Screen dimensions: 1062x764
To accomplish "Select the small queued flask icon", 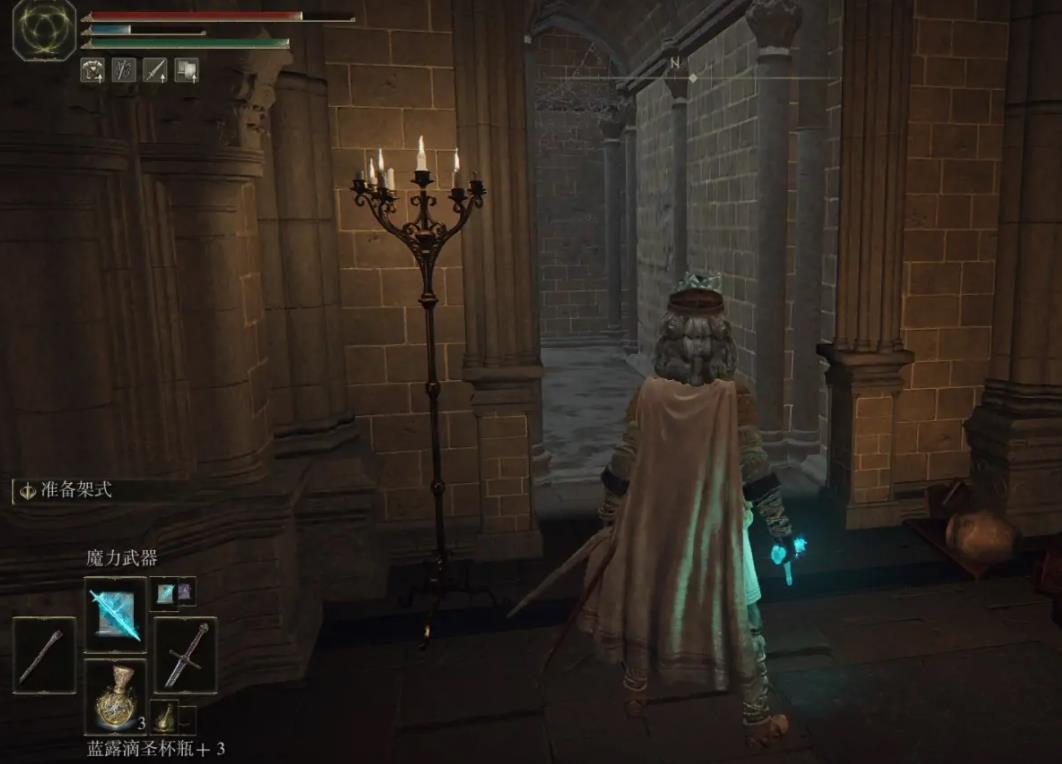I will [165, 716].
